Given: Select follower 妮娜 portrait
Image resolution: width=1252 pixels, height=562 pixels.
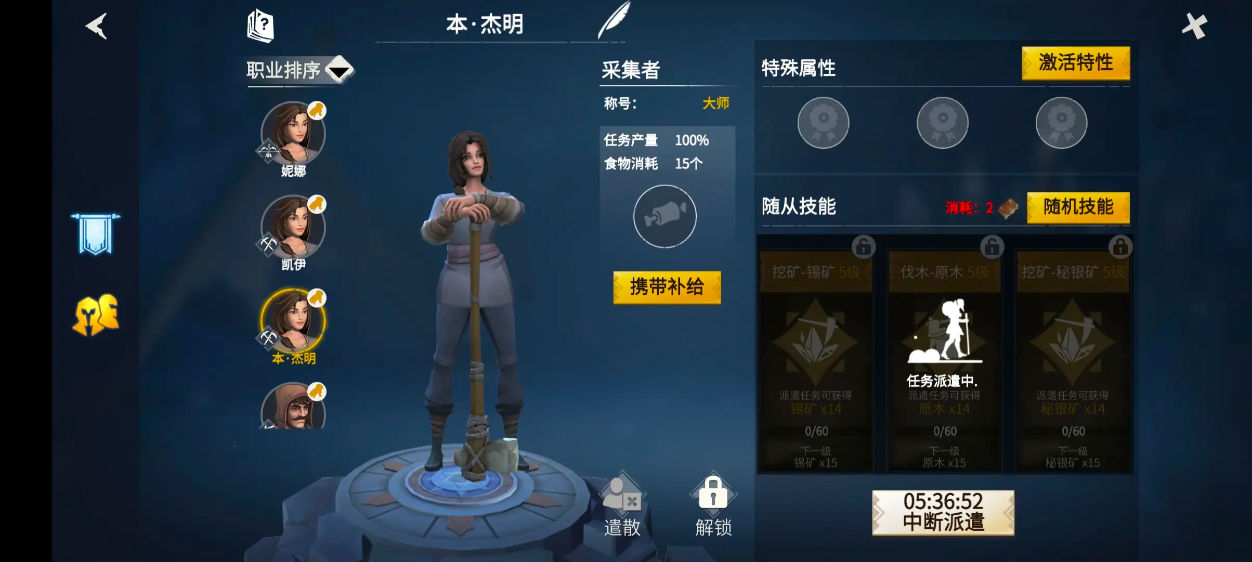Looking at the screenshot, I should pyautogui.click(x=292, y=133).
